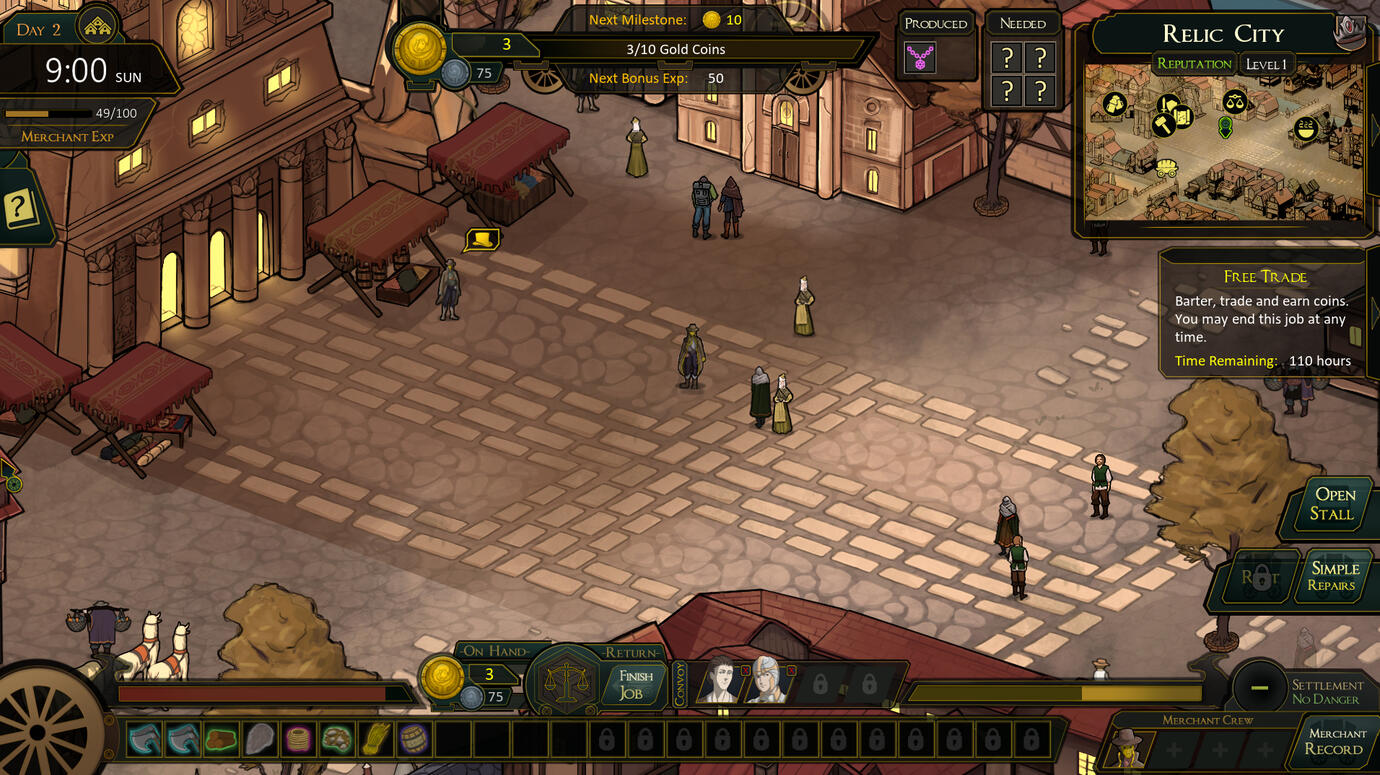The image size is (1380, 775).
Task: Pick the coiled rope inventory item
Action: (298, 740)
